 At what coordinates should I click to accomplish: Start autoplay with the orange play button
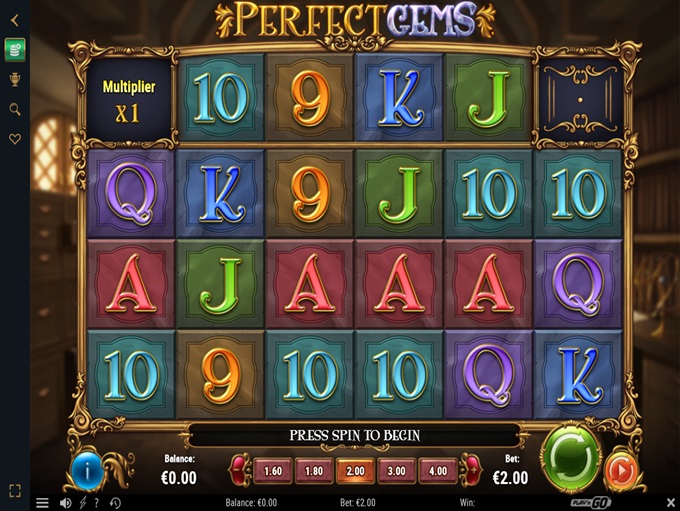coord(622,470)
